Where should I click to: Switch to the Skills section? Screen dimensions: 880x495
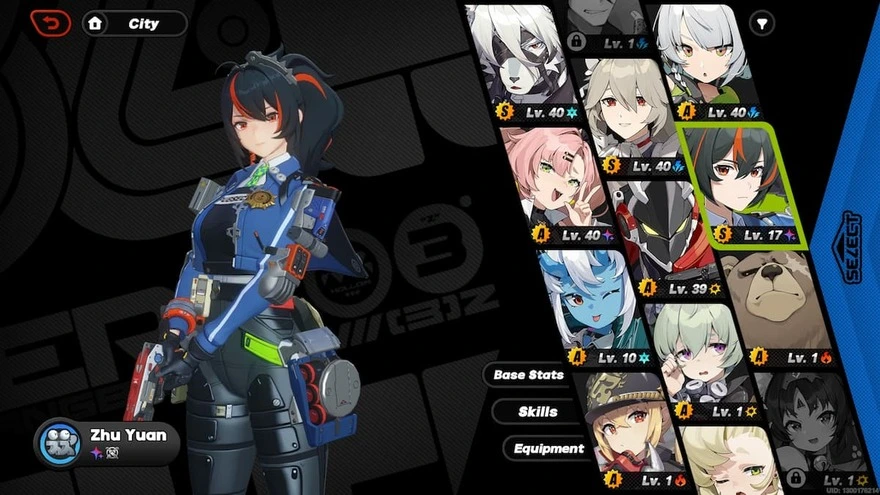pyautogui.click(x=538, y=411)
